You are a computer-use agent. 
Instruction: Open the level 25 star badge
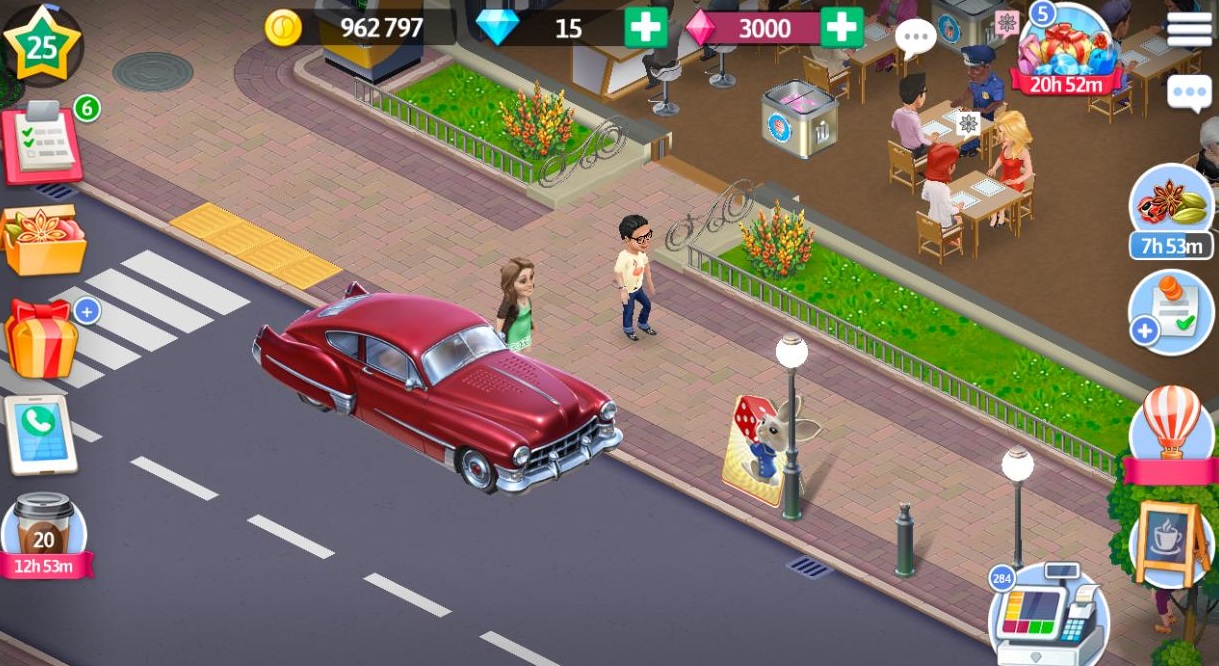(40, 42)
